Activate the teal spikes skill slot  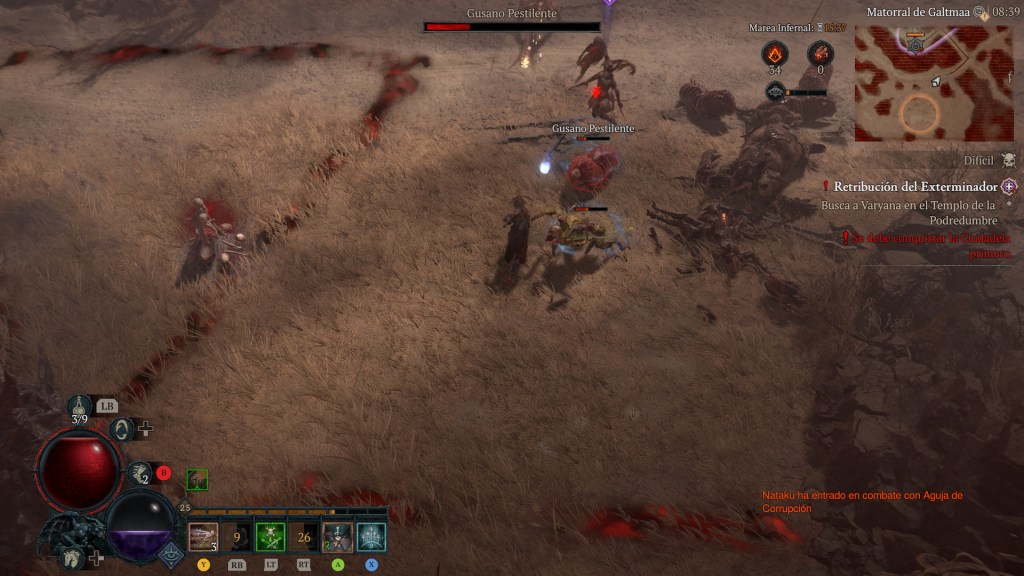[x=372, y=537]
